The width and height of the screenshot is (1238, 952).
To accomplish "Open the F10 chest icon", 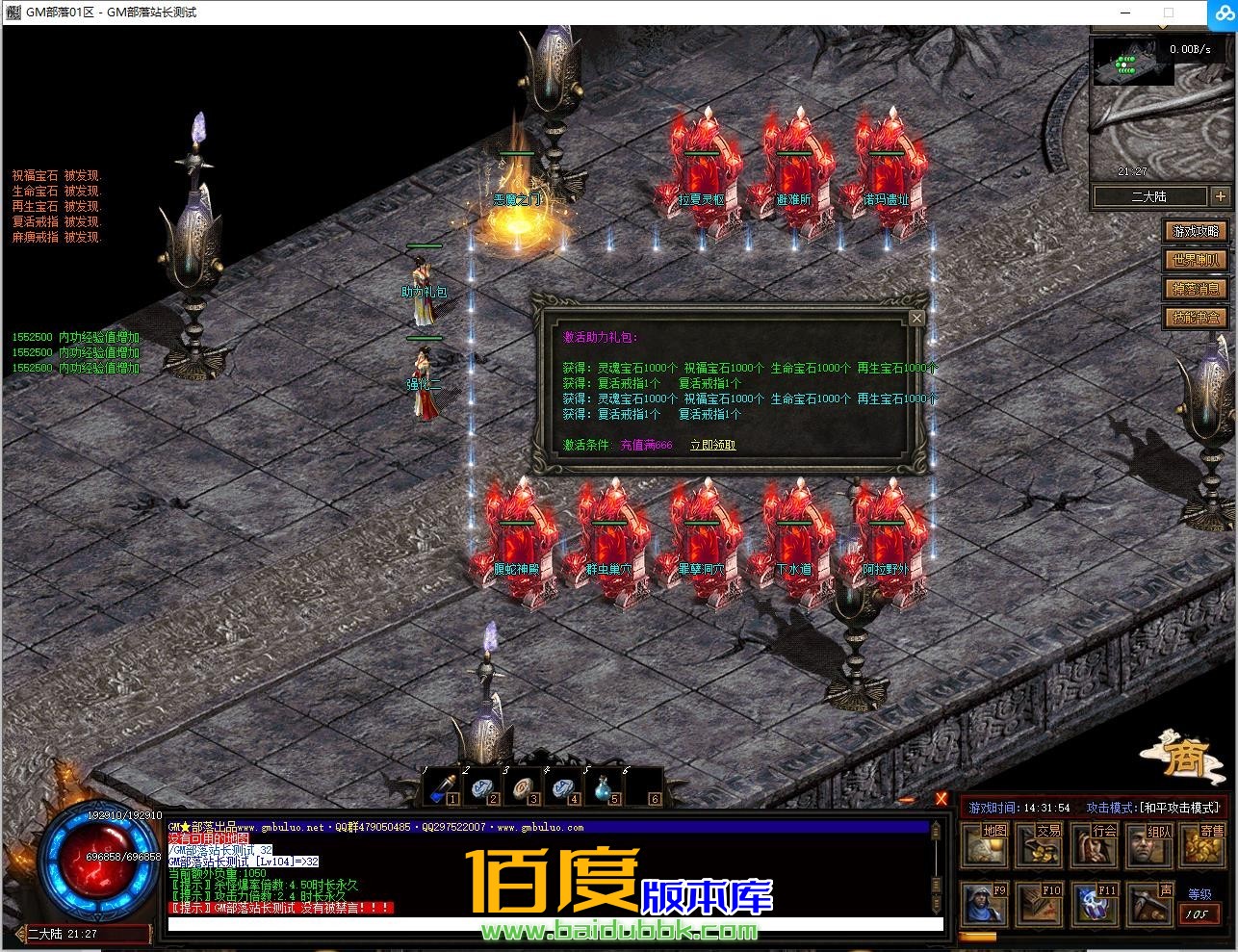I will click(1041, 903).
